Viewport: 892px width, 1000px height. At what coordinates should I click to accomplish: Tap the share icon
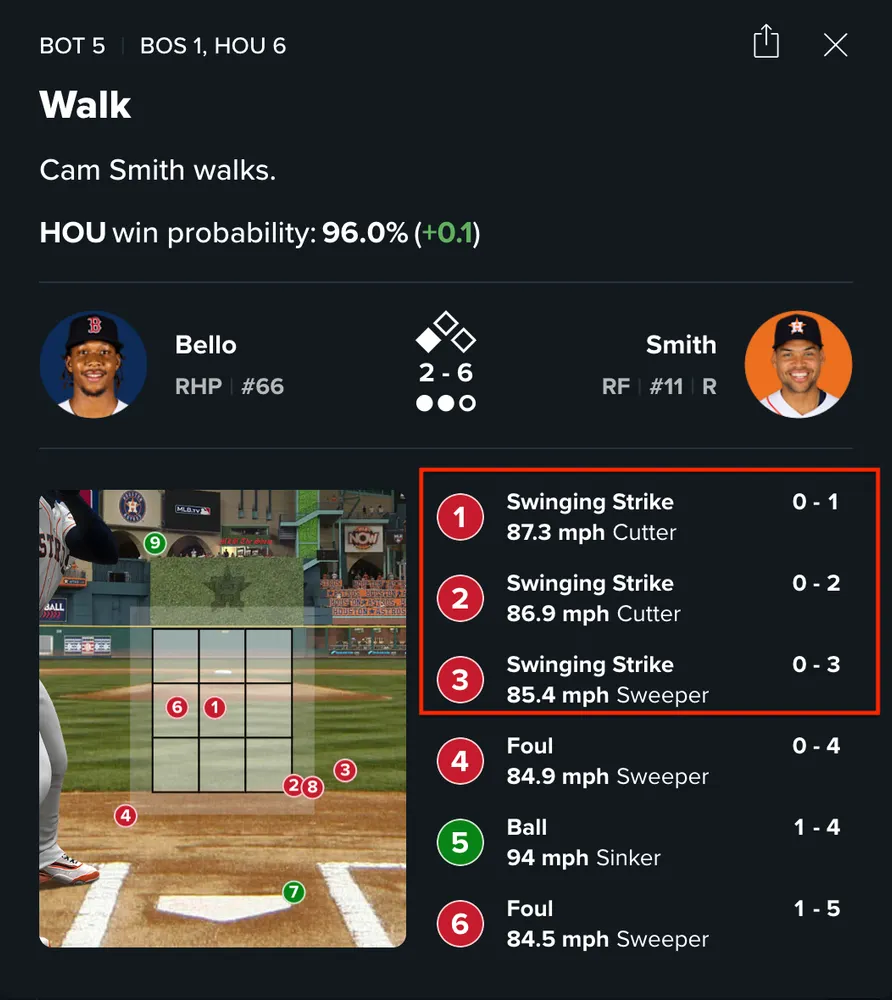point(766,43)
